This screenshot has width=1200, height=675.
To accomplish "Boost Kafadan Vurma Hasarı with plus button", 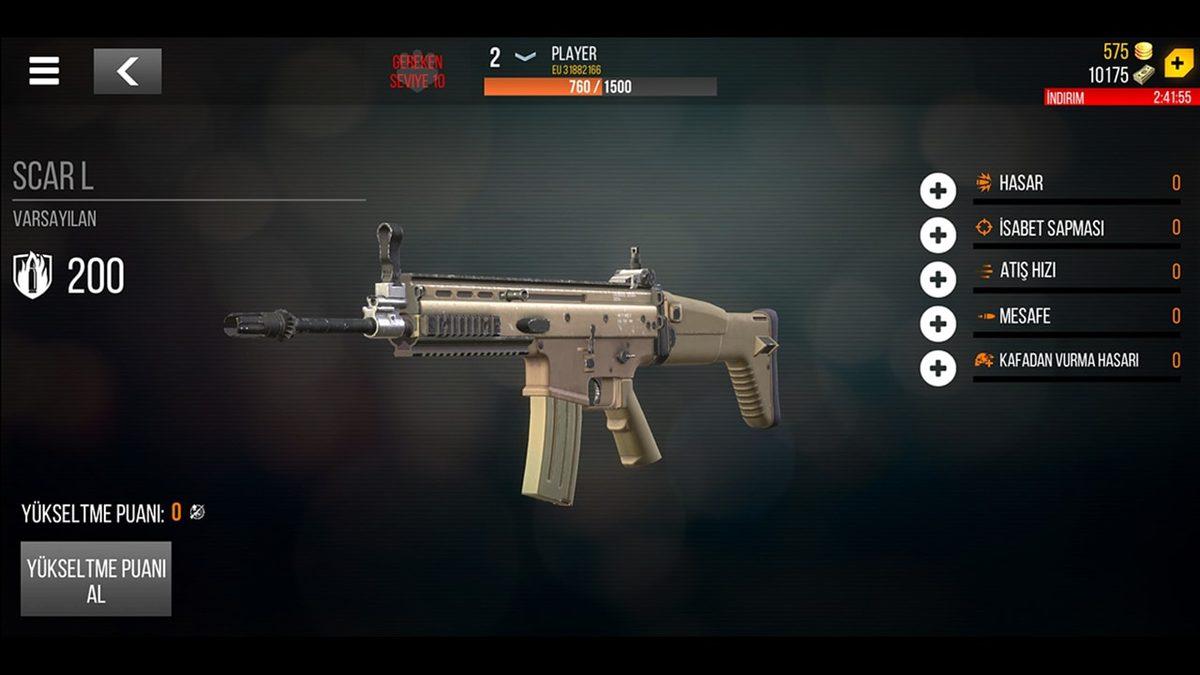I will pos(937,367).
